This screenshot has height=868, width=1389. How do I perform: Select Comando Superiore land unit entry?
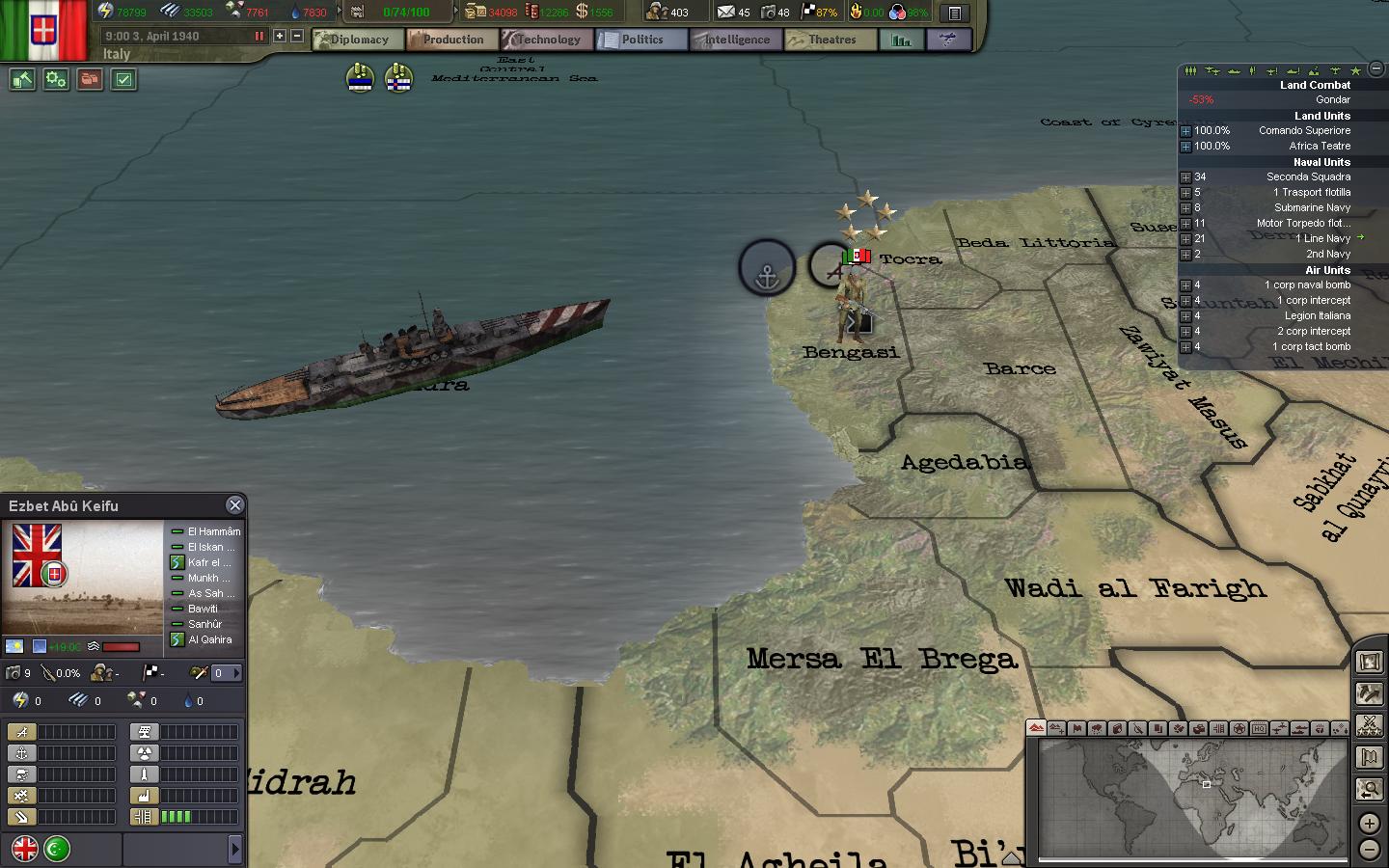[x=1304, y=130]
